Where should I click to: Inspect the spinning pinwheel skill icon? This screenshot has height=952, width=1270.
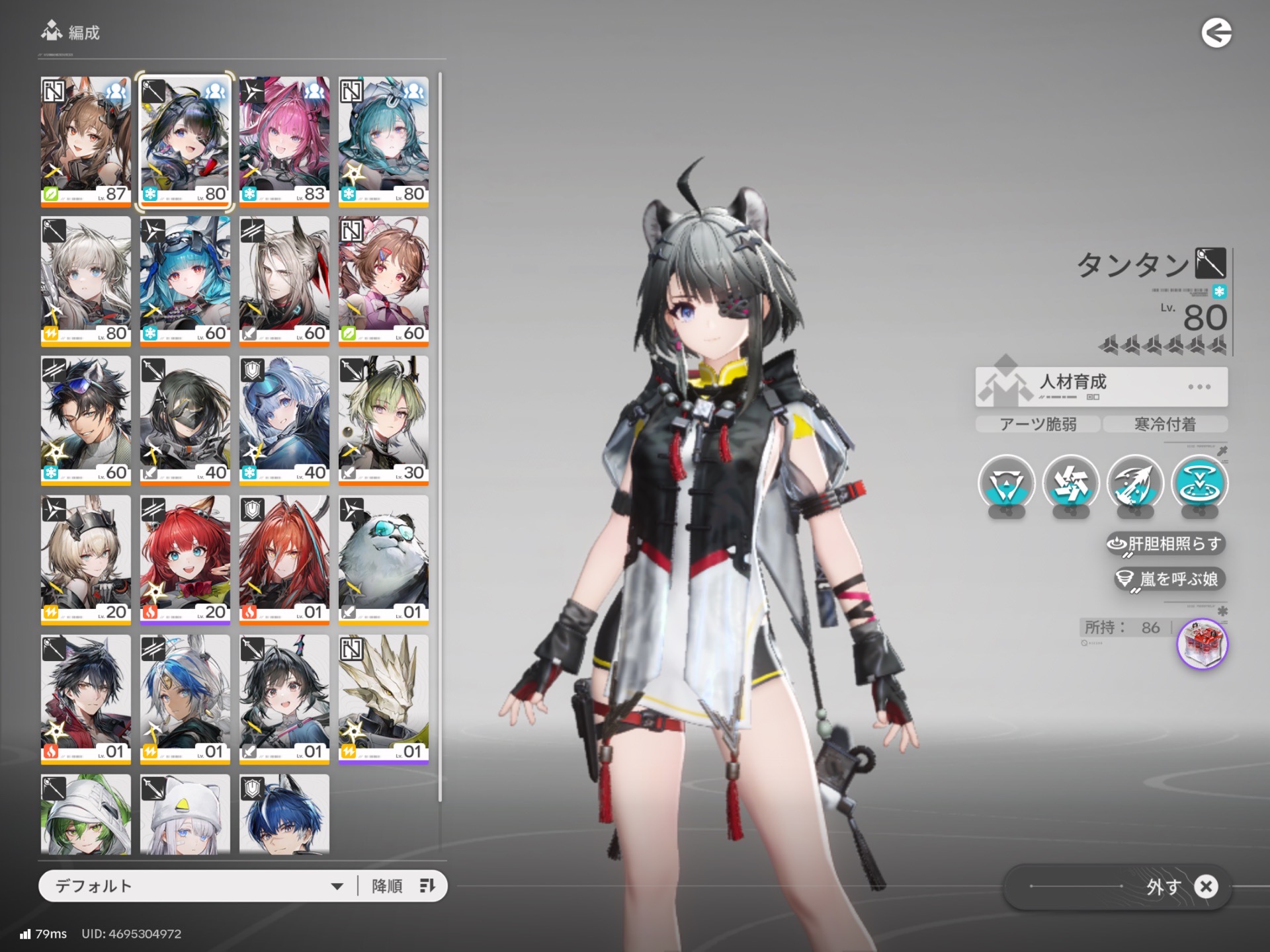1070,484
